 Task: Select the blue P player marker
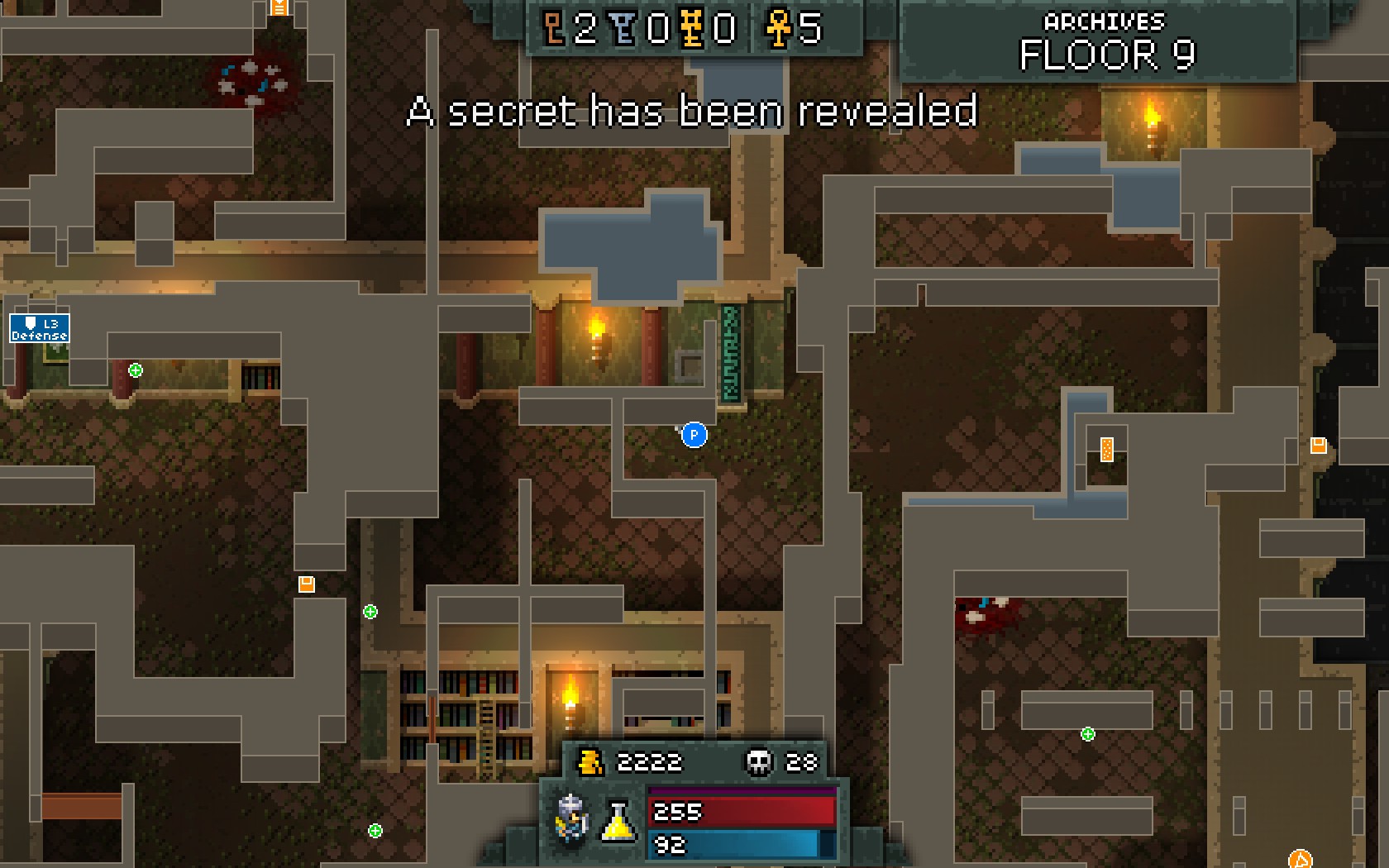pos(694,435)
